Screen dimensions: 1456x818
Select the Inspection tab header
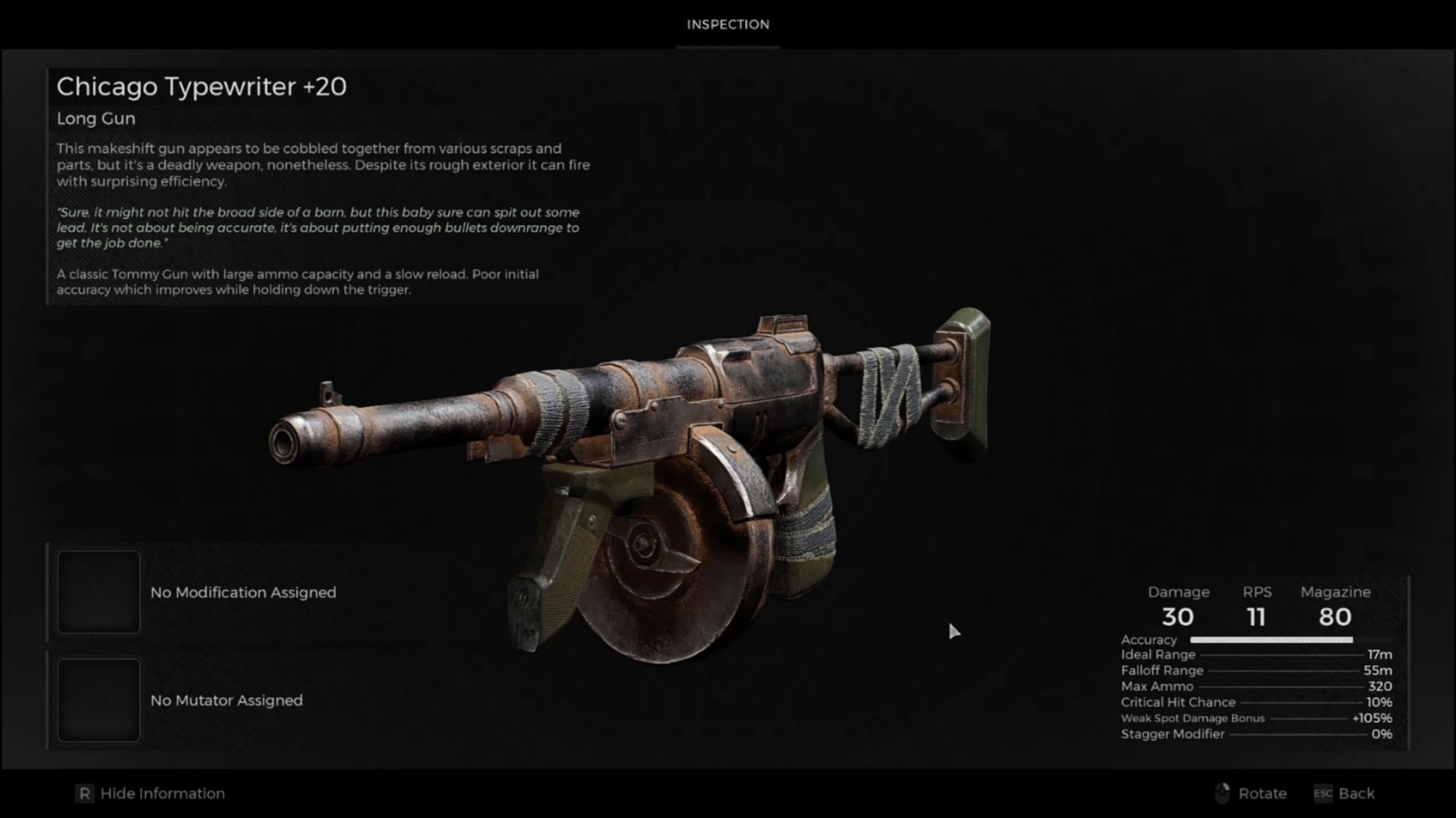point(728,24)
